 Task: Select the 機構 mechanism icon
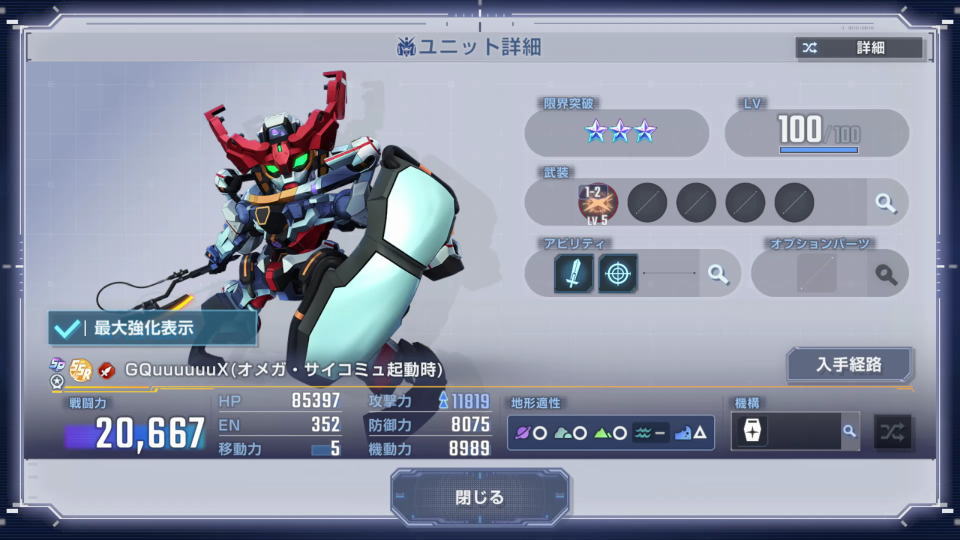click(751, 431)
